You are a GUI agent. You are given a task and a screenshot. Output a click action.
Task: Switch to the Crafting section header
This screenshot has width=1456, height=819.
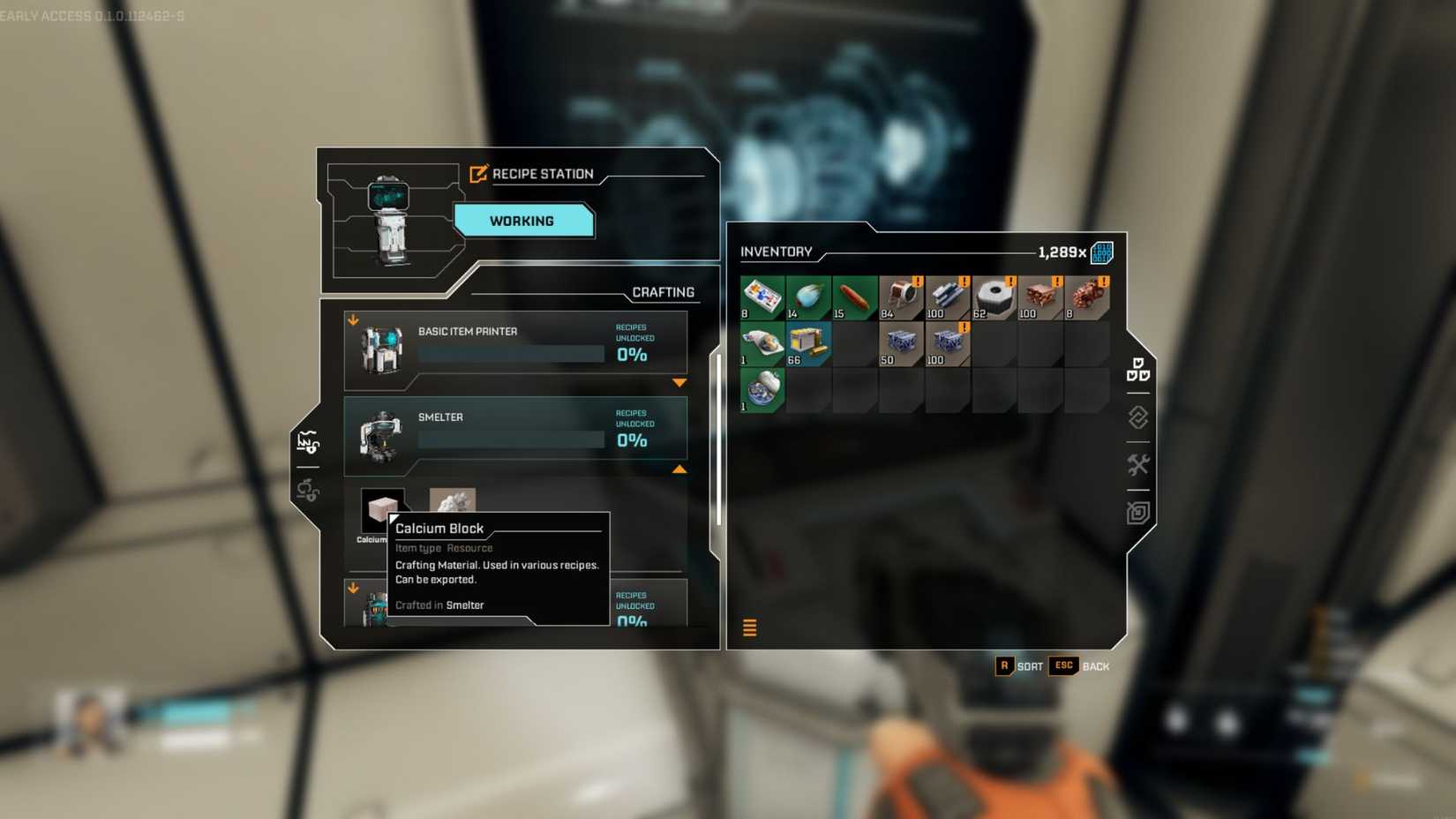click(663, 291)
